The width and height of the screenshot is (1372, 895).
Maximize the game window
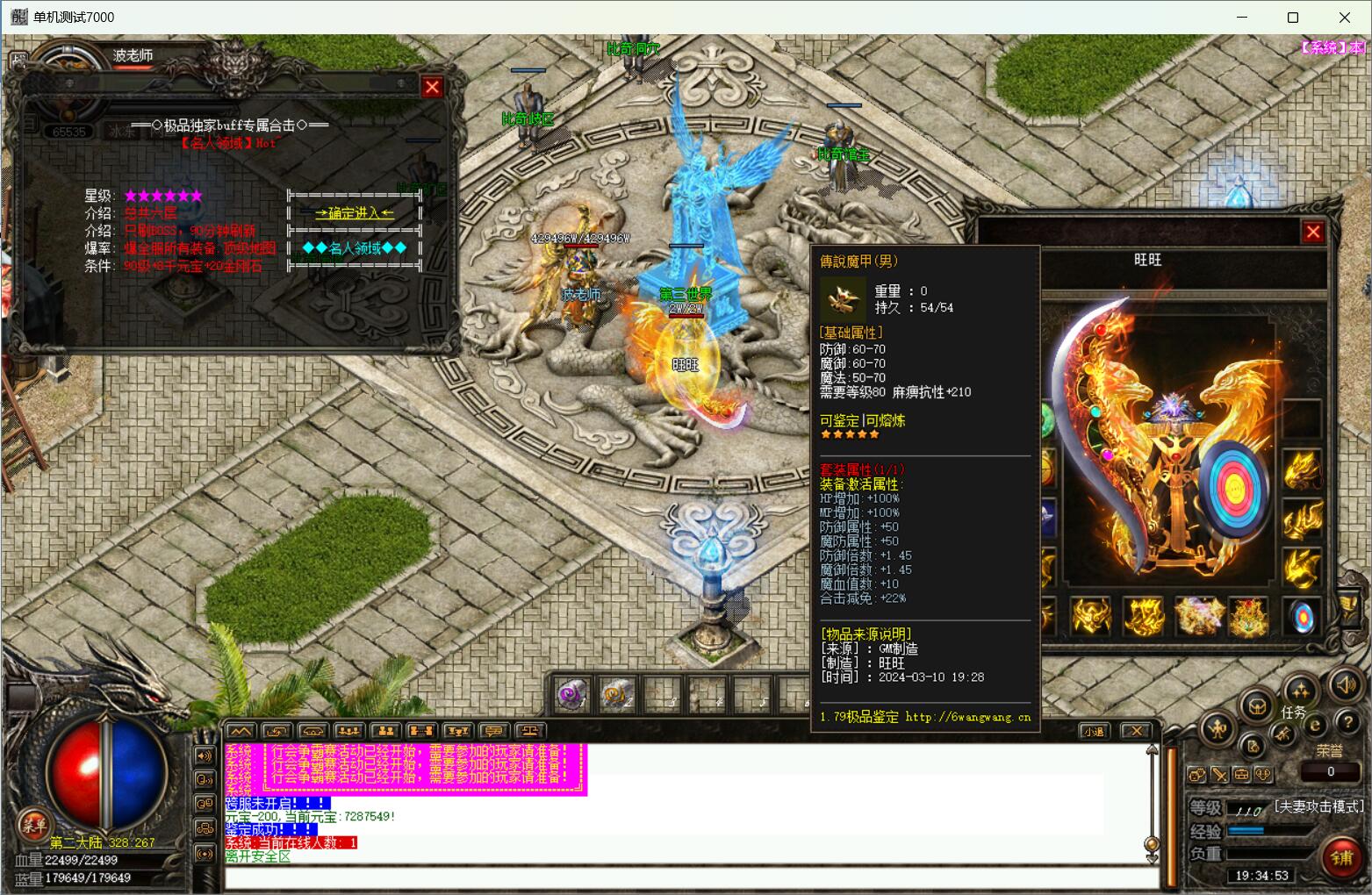pos(1292,18)
